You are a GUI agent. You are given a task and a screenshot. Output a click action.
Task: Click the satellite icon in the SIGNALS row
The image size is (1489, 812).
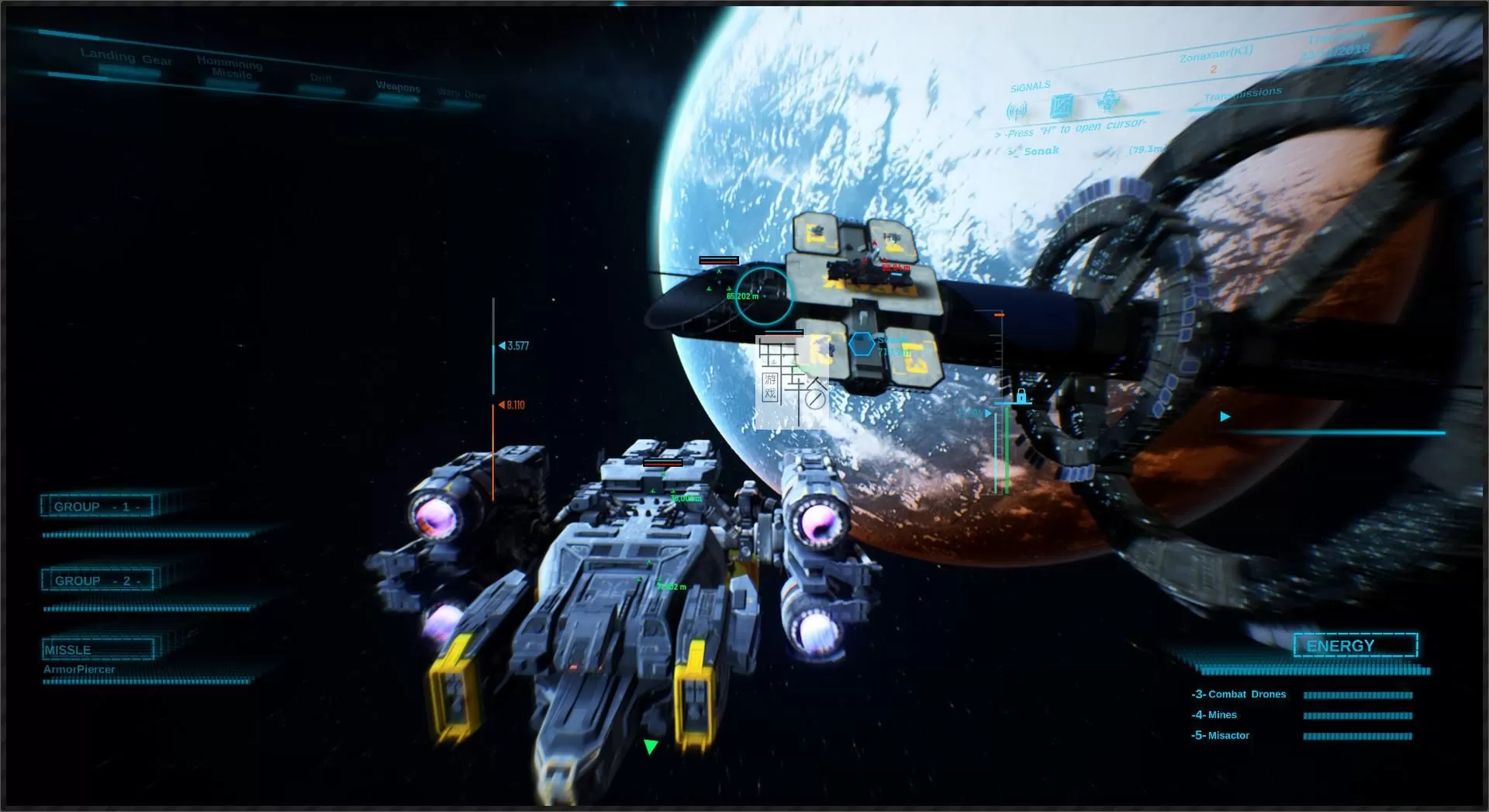1063,103
